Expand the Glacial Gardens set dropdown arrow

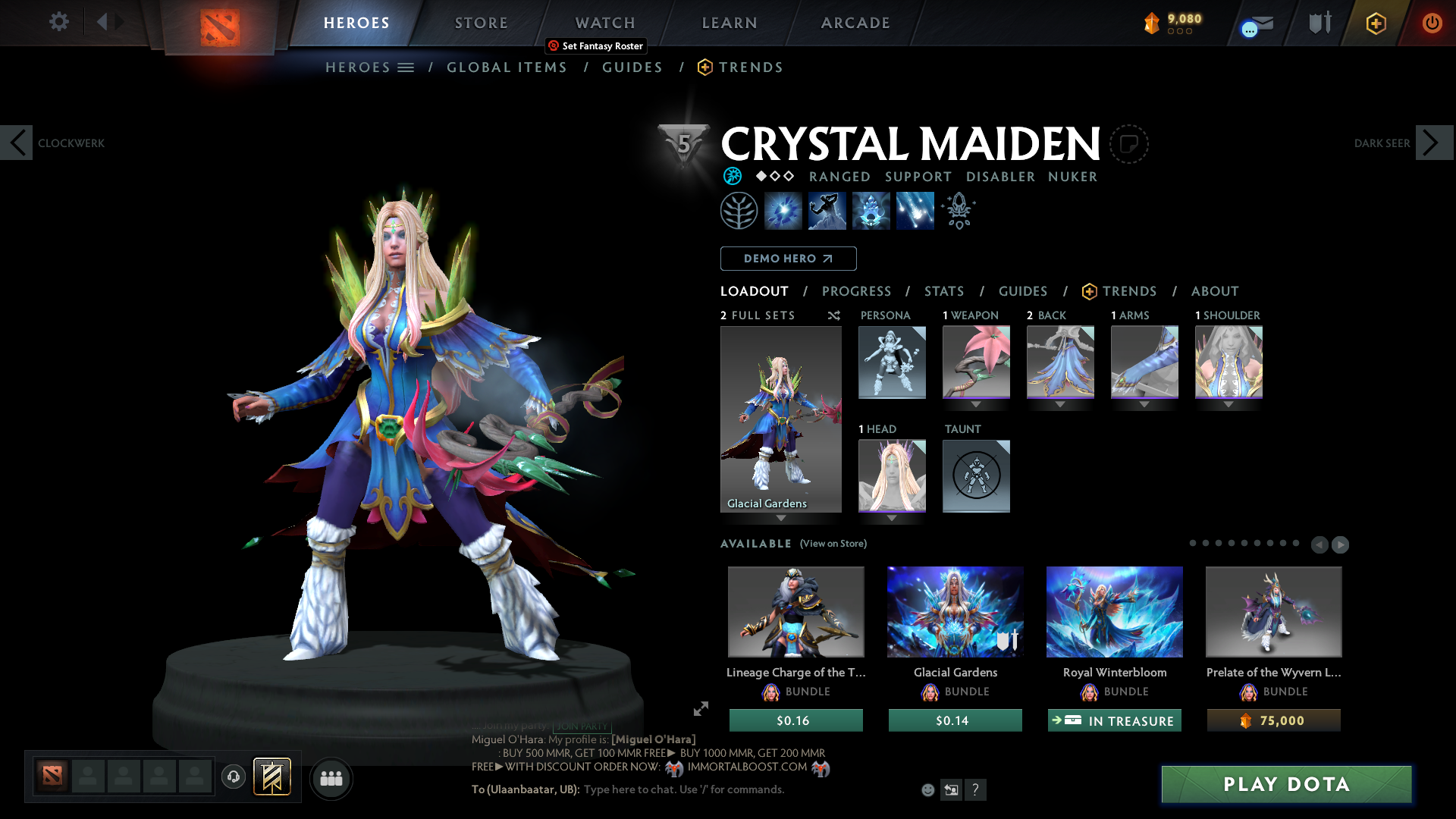[x=781, y=519]
